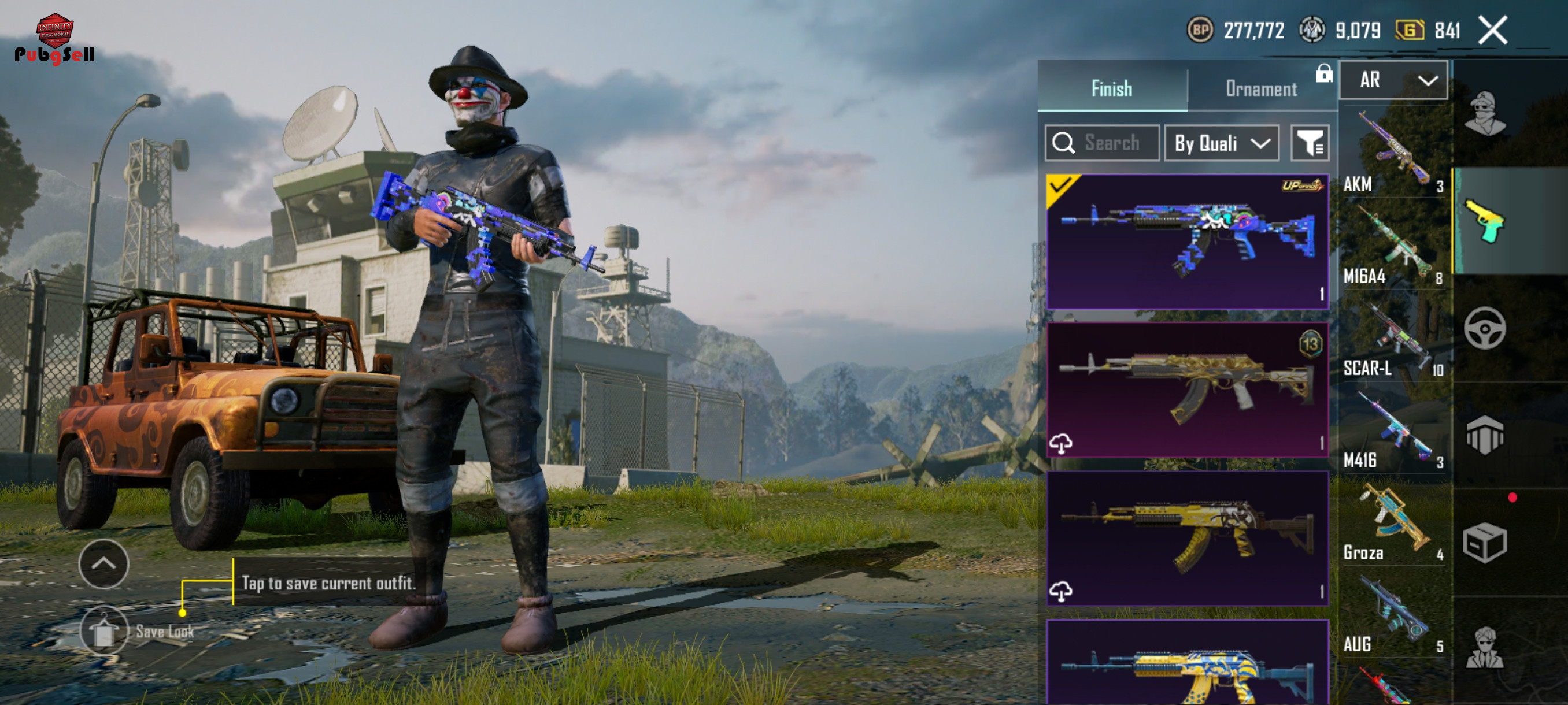Viewport: 1568px width, 705px height.
Task: Choose the AKM weapon category
Action: pyautogui.click(x=1393, y=152)
